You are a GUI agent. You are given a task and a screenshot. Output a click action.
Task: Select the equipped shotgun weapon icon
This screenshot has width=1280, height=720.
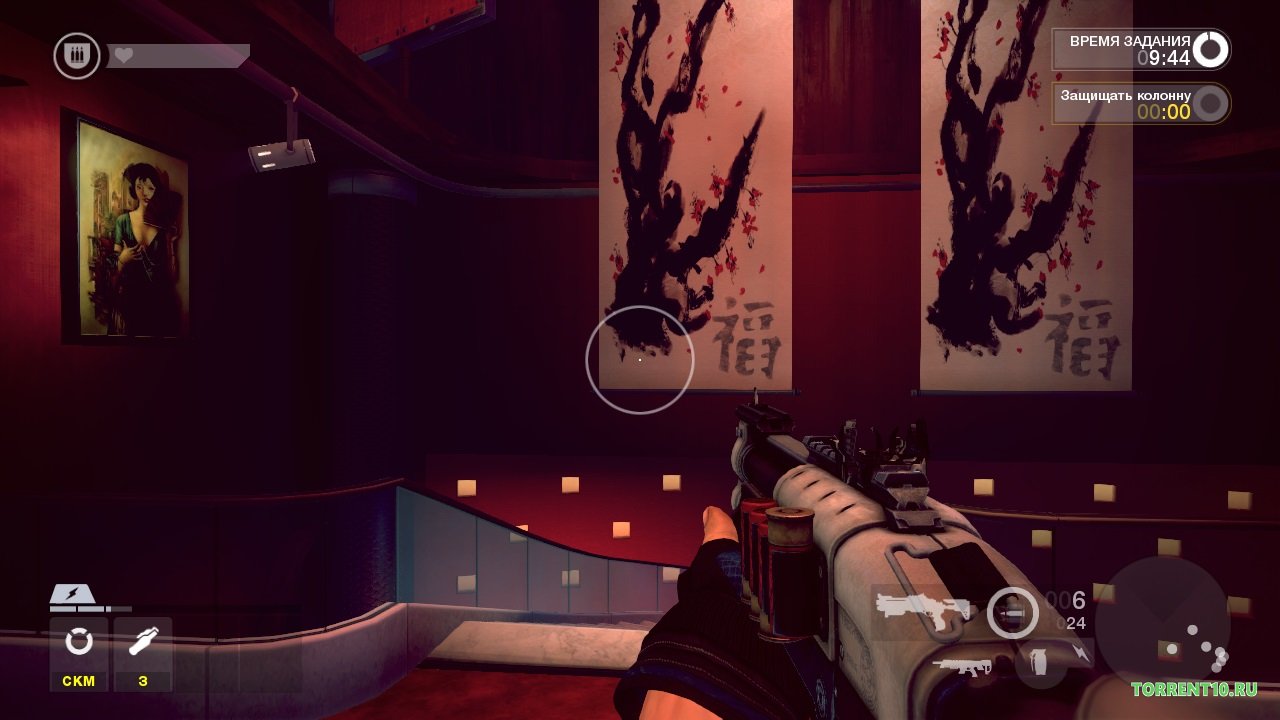pos(920,608)
